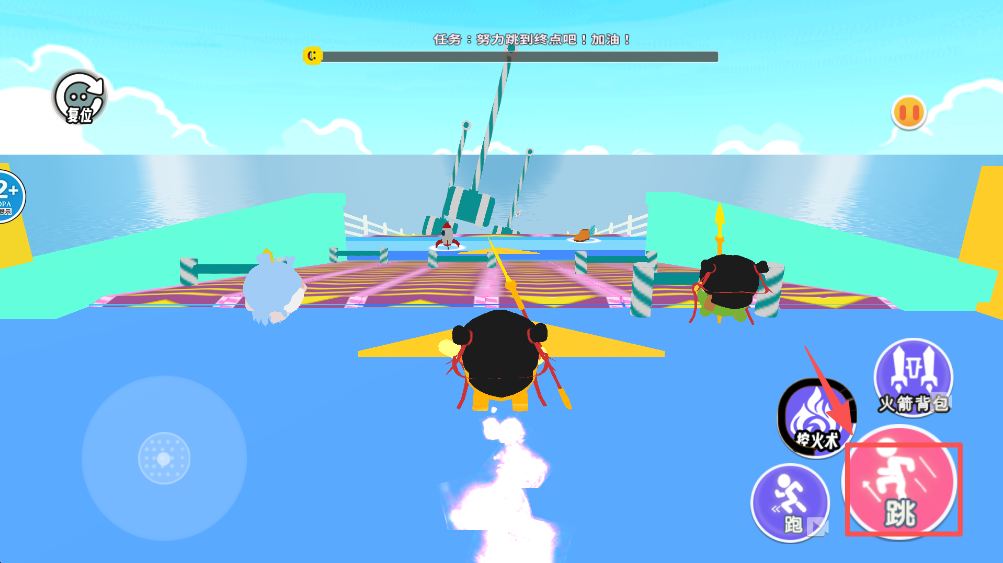Open the 12+ age rating badge
This screenshot has height=563, width=1003.
tap(8, 196)
